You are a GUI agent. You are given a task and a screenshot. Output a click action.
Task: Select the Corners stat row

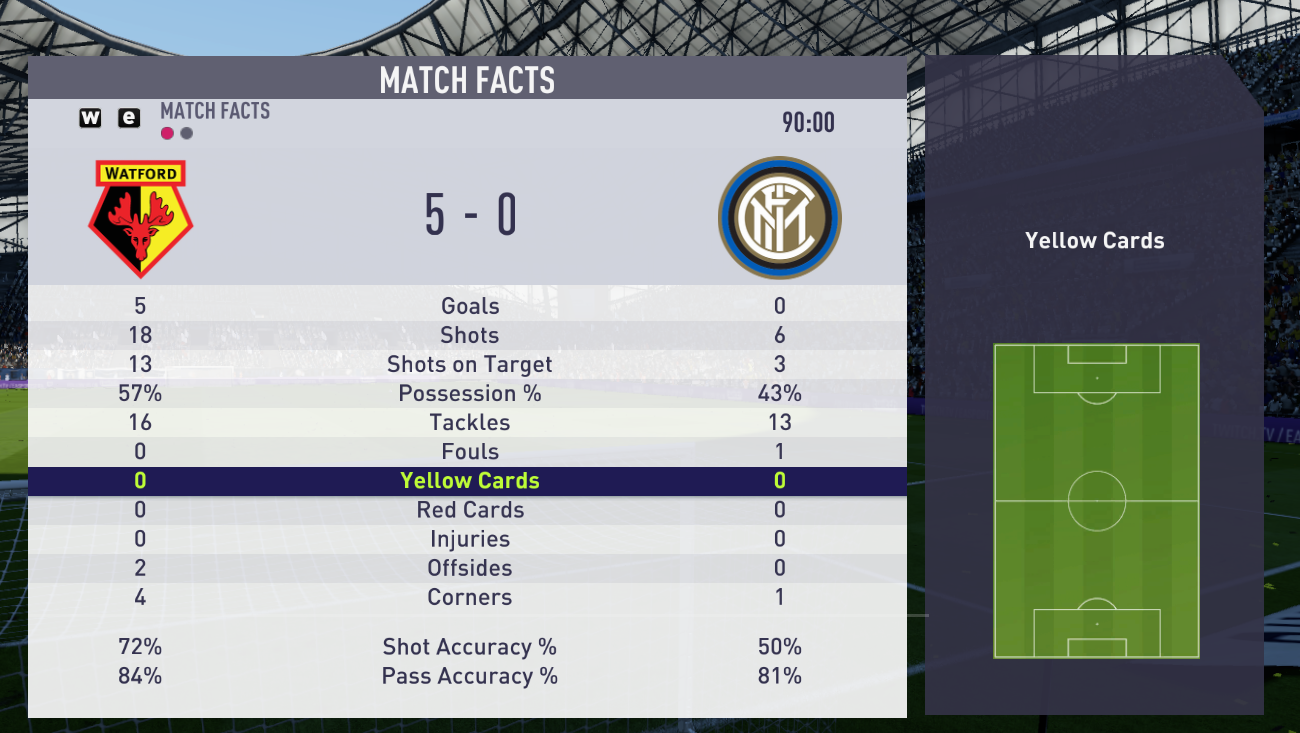[469, 597]
